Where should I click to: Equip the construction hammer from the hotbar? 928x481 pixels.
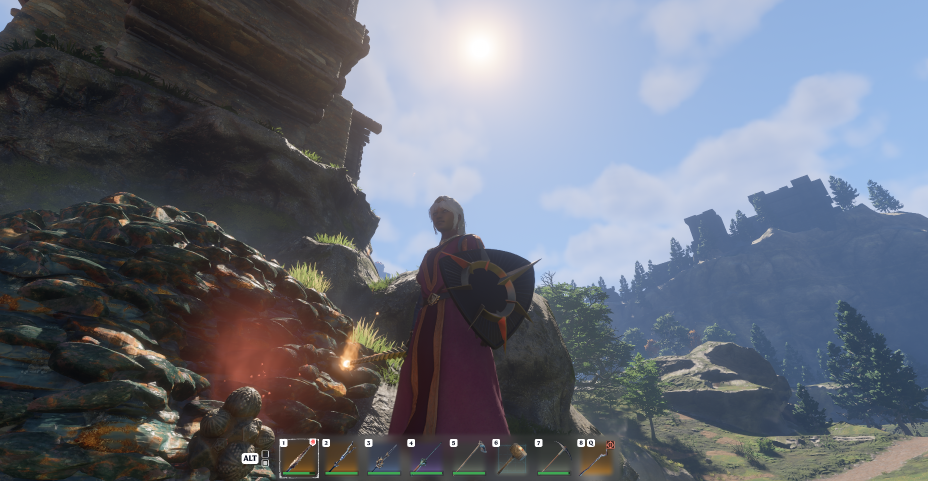click(x=511, y=458)
